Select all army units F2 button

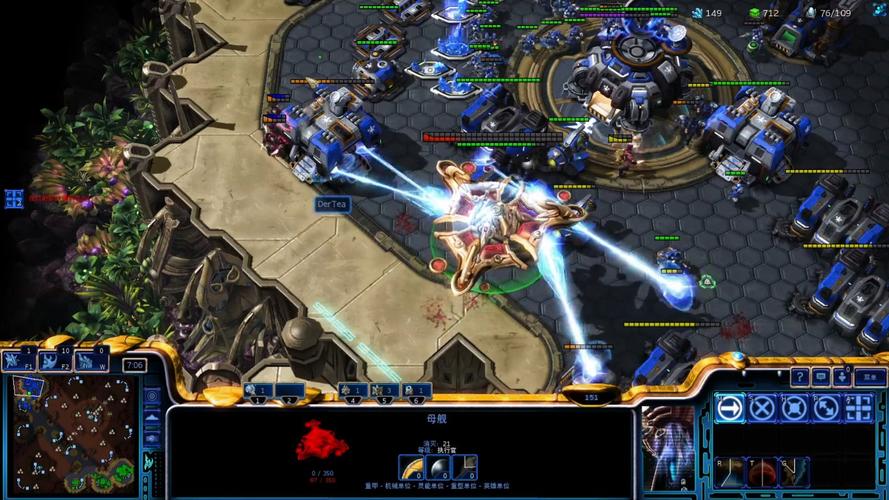pyautogui.click(x=55, y=360)
